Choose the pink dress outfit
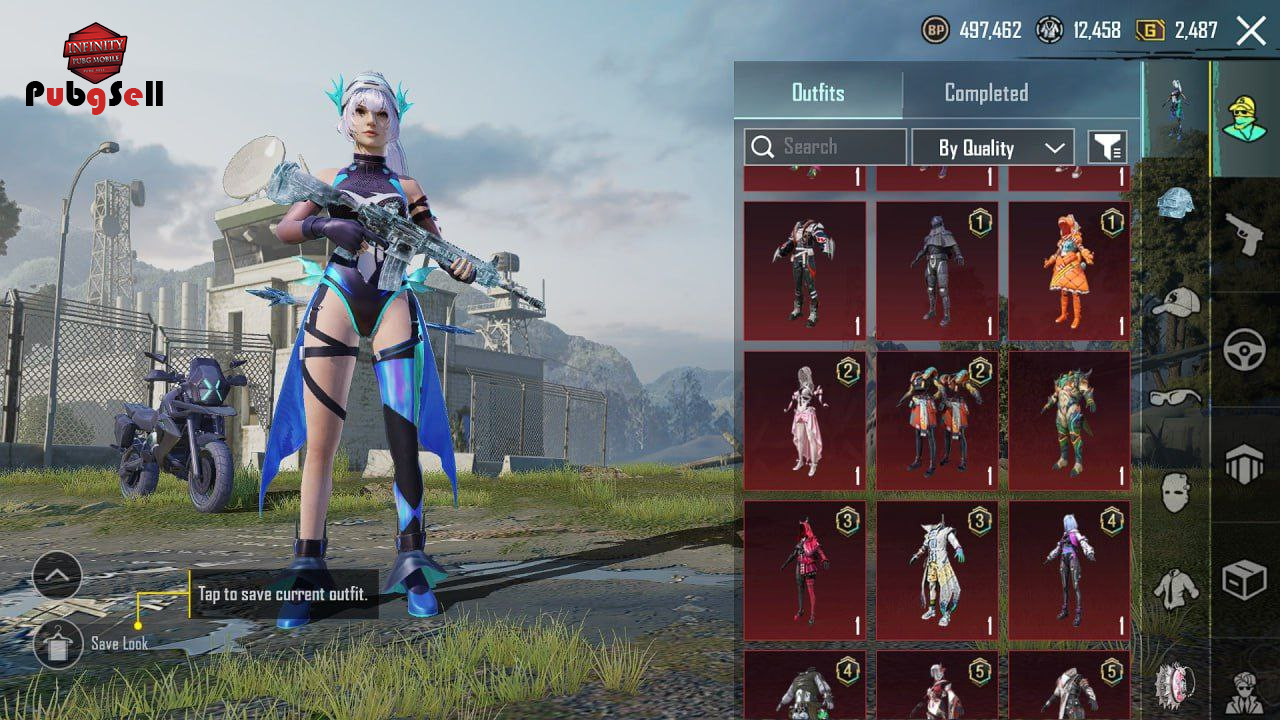This screenshot has width=1280, height=720. [x=805, y=420]
